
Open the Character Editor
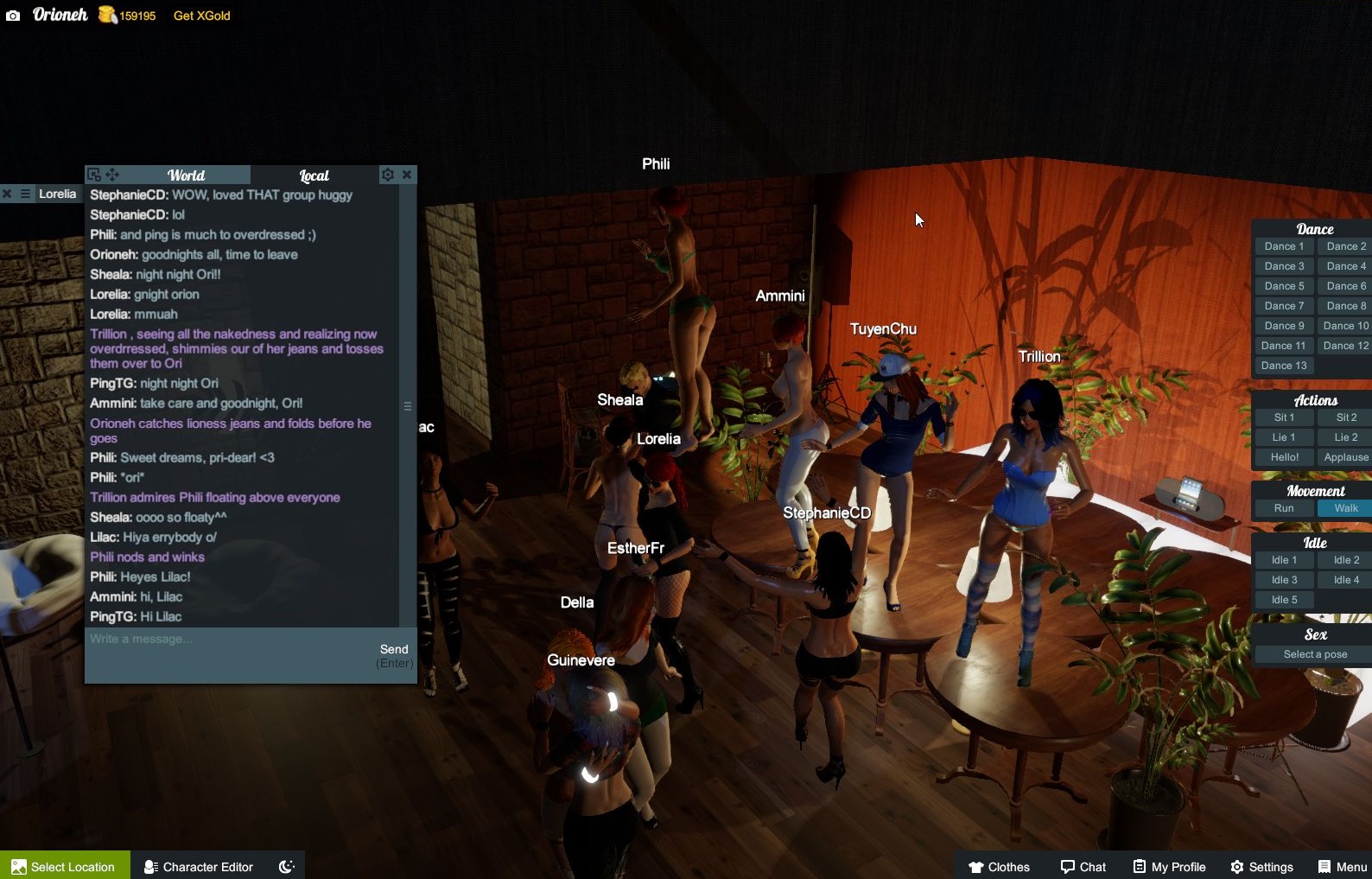tap(199, 866)
